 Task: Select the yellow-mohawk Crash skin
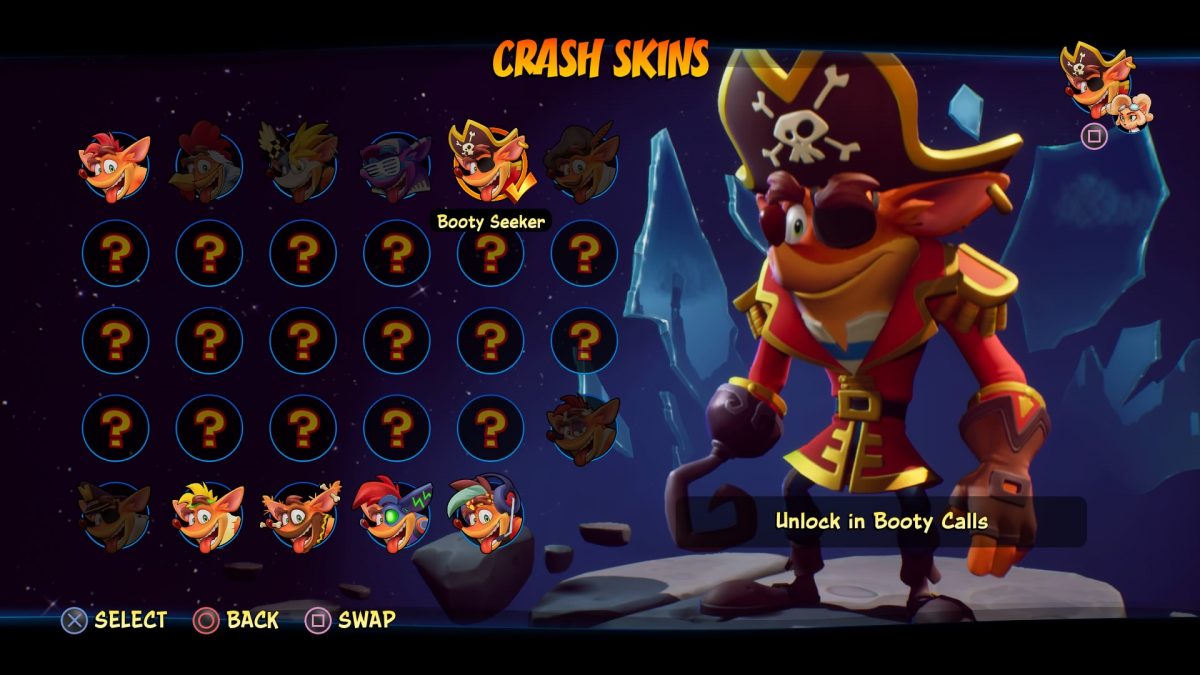pyautogui.click(x=208, y=516)
